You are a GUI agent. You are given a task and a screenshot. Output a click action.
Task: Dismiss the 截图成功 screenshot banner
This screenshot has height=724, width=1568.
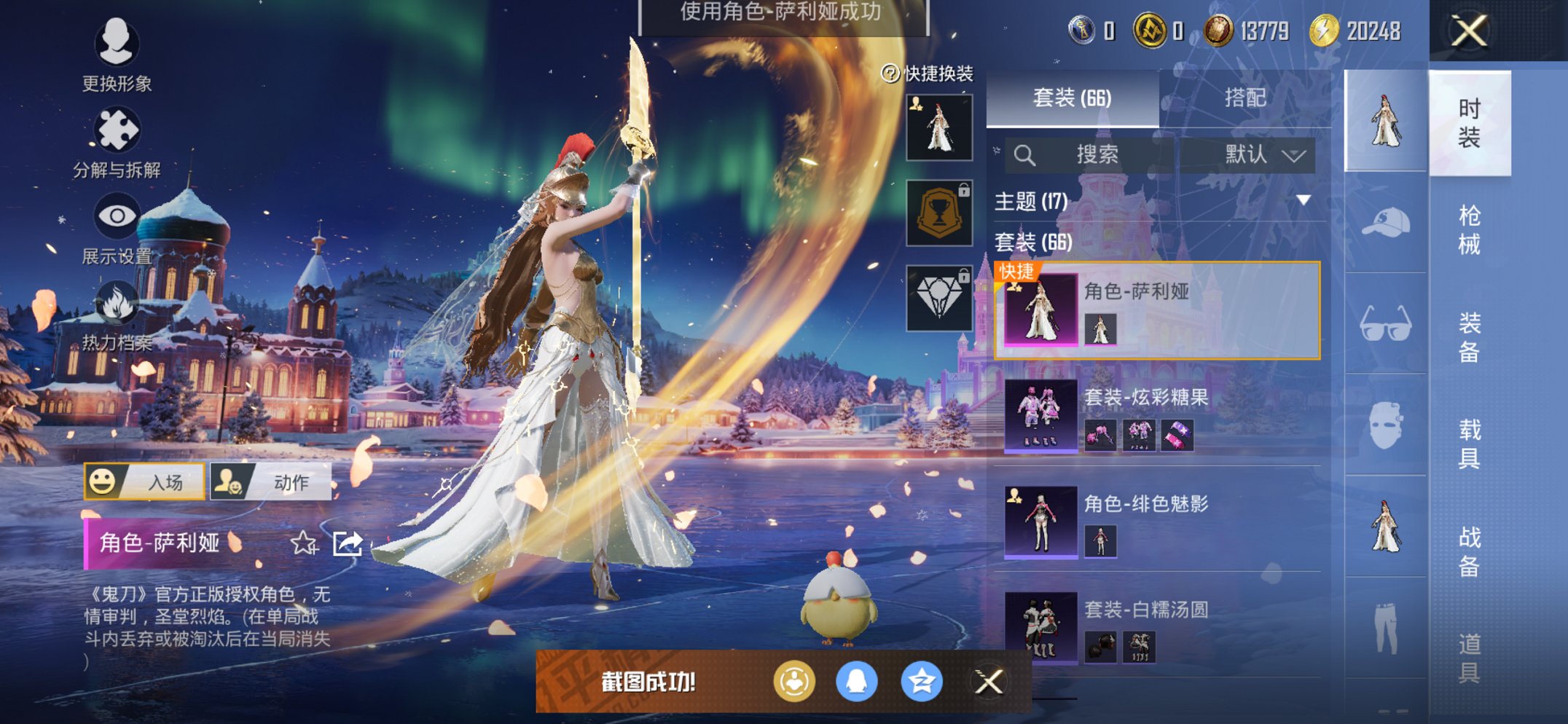click(989, 682)
